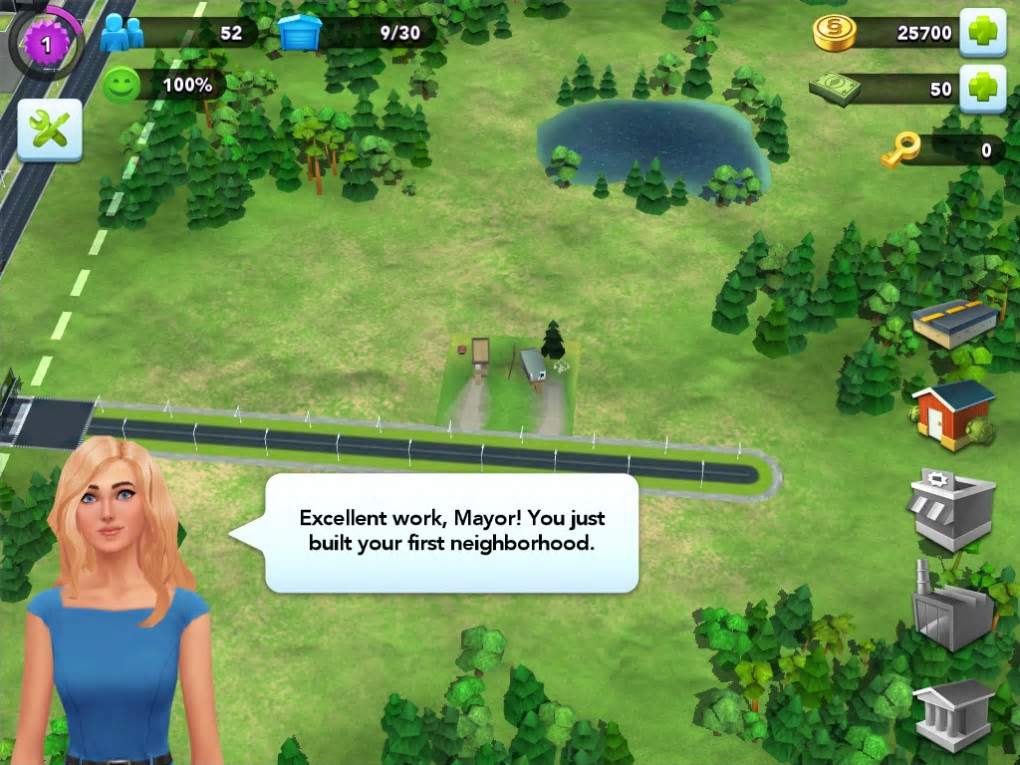1020x765 pixels.
Task: Open the factory build icon
Action: pyautogui.click(x=951, y=607)
